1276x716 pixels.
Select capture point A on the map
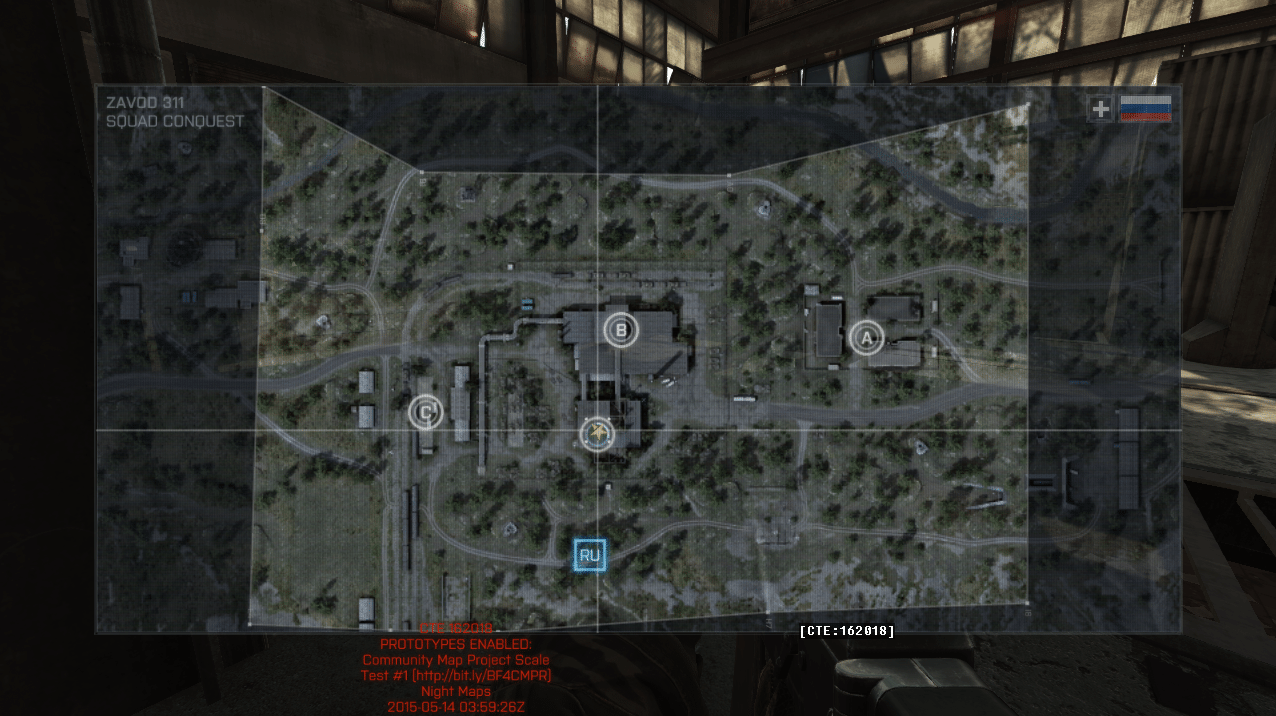(x=867, y=338)
